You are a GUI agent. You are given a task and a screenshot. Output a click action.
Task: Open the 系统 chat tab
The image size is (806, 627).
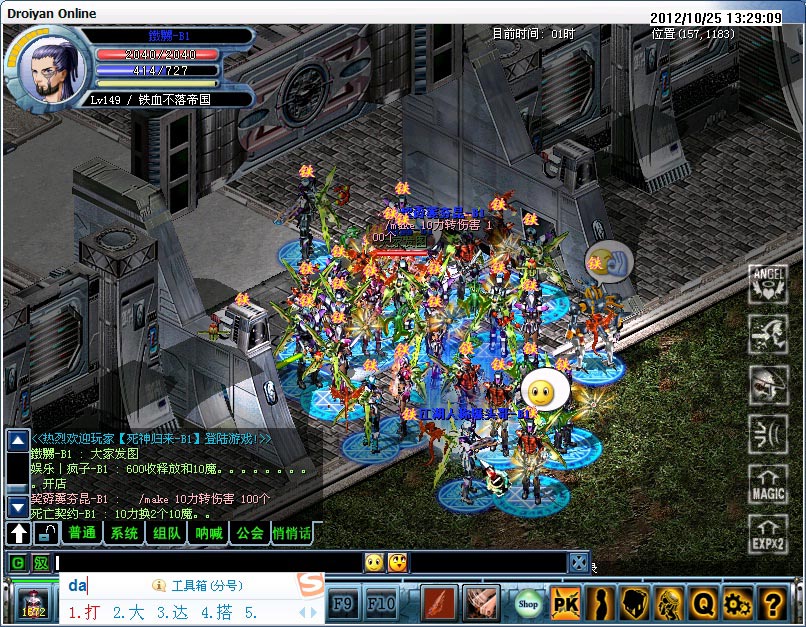(125, 533)
